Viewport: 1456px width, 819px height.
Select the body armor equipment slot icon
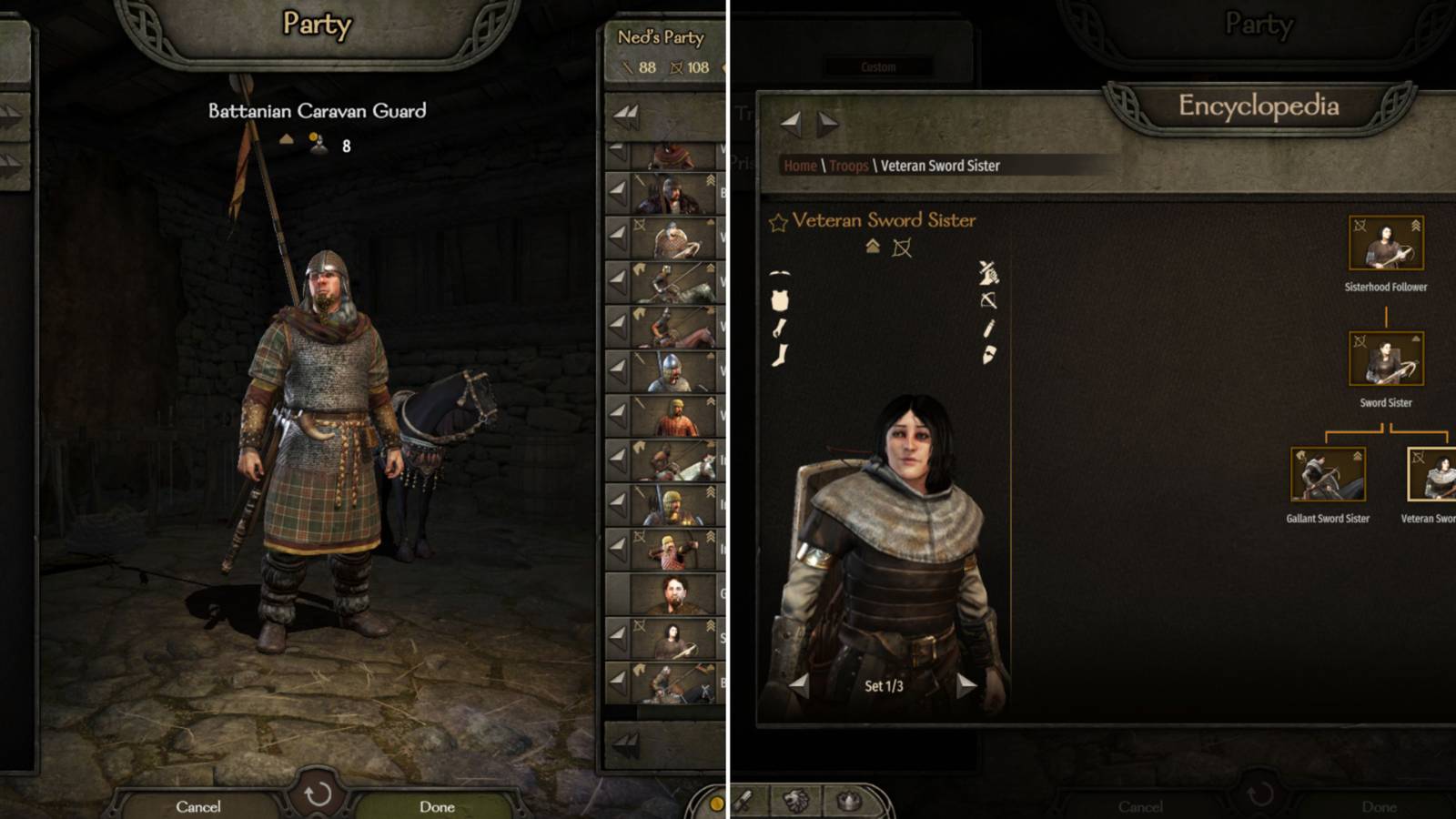779,299
